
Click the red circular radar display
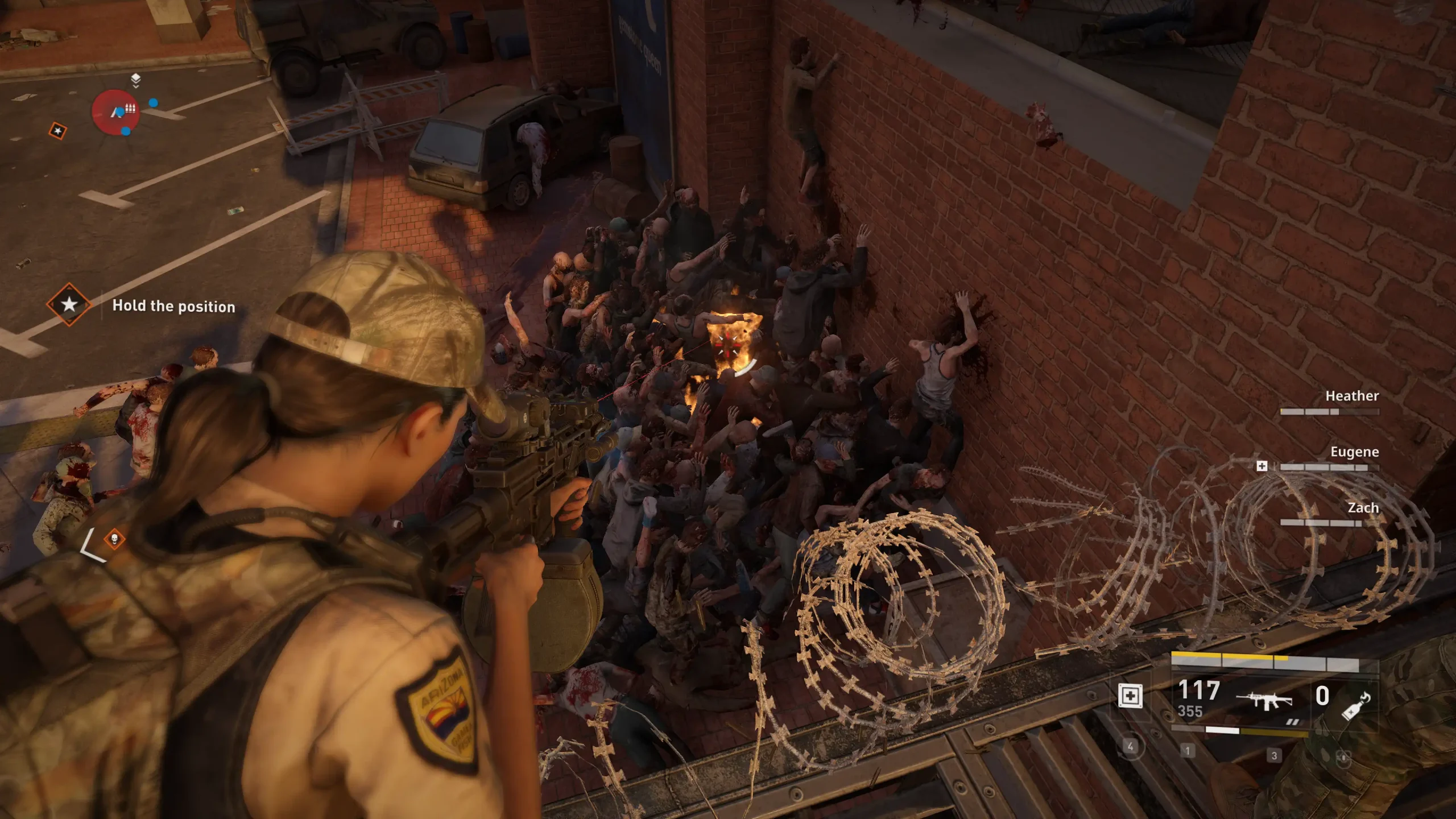coord(116,112)
